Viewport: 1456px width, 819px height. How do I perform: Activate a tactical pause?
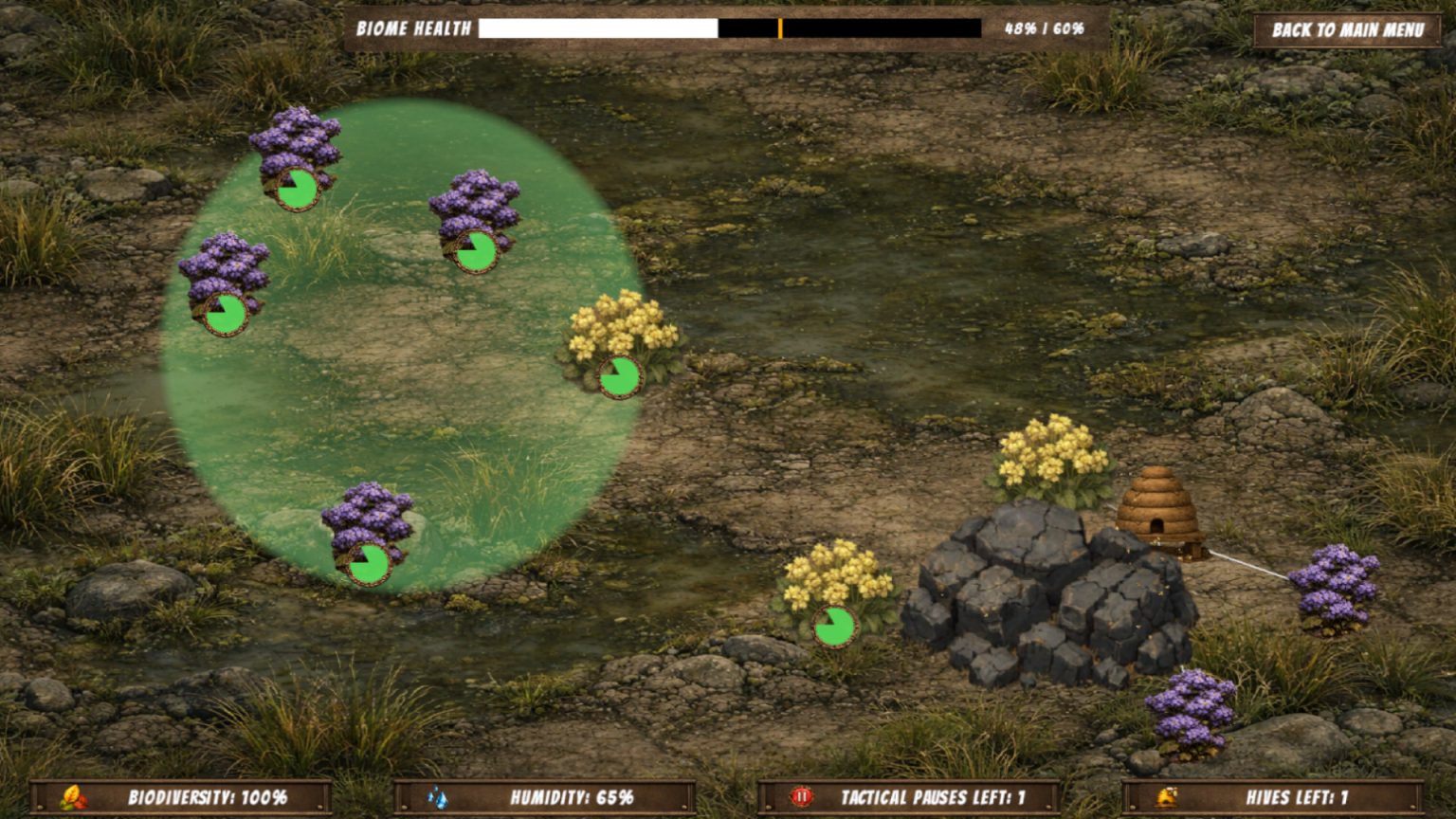908,797
